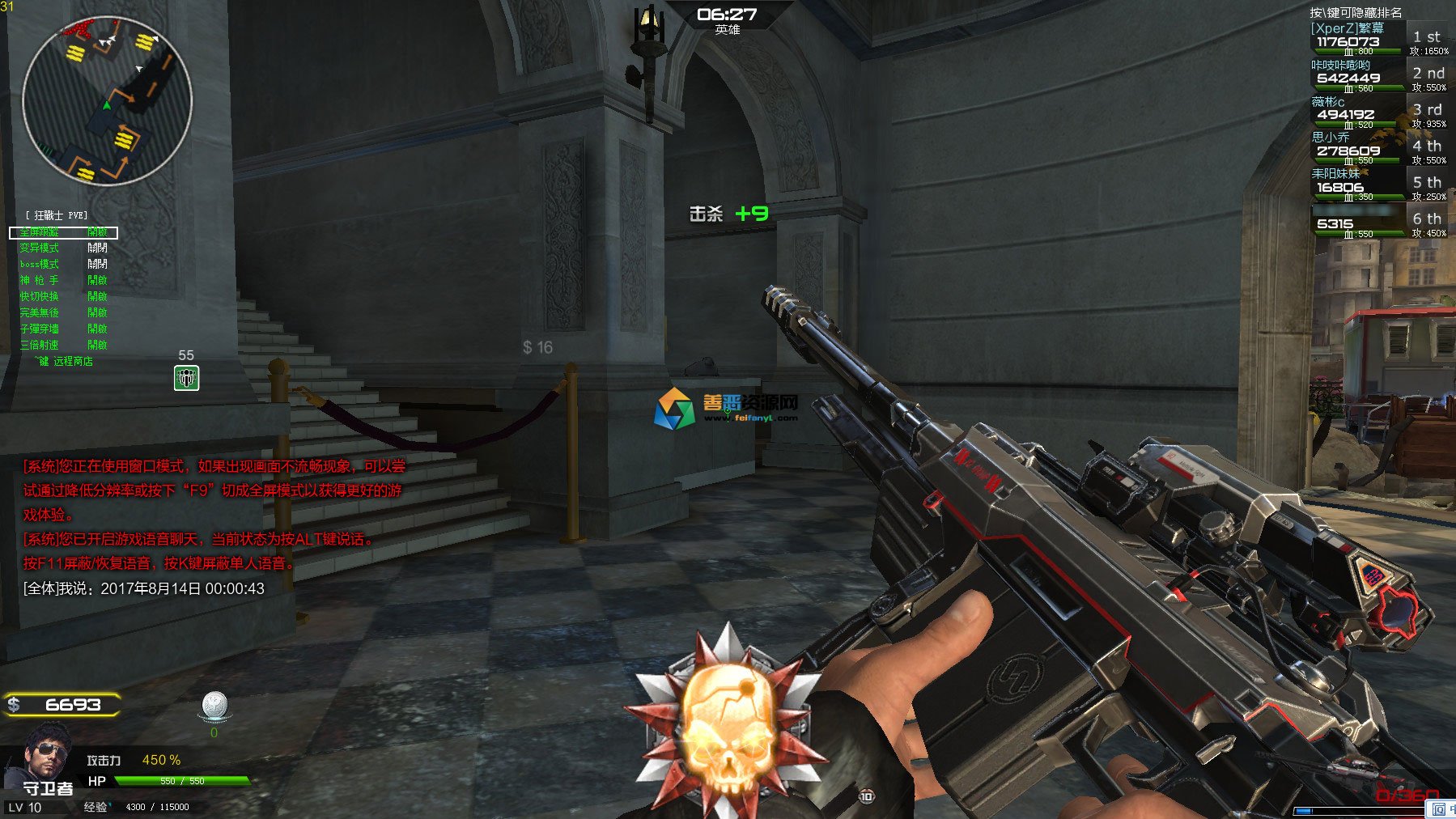Switch the 快切快换 setting

[x=63, y=297]
